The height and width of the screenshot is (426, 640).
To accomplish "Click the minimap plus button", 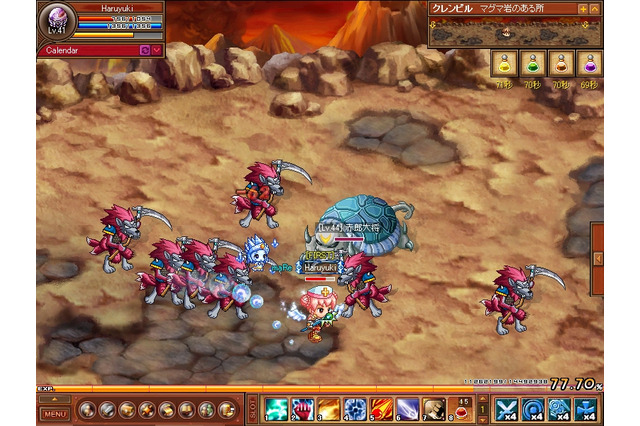I will [583, 8].
